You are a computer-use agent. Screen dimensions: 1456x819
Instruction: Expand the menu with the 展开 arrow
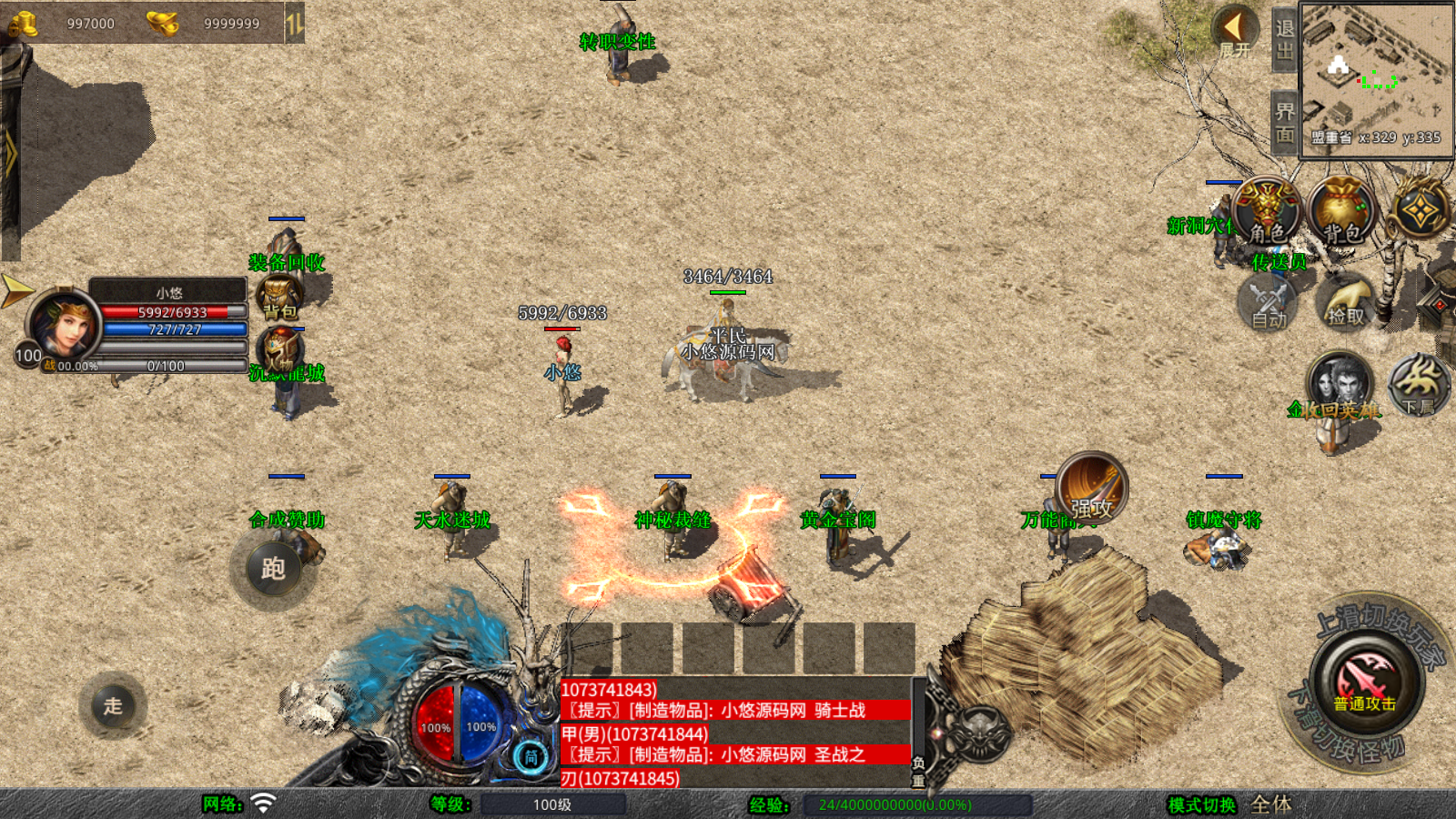pos(1235,32)
